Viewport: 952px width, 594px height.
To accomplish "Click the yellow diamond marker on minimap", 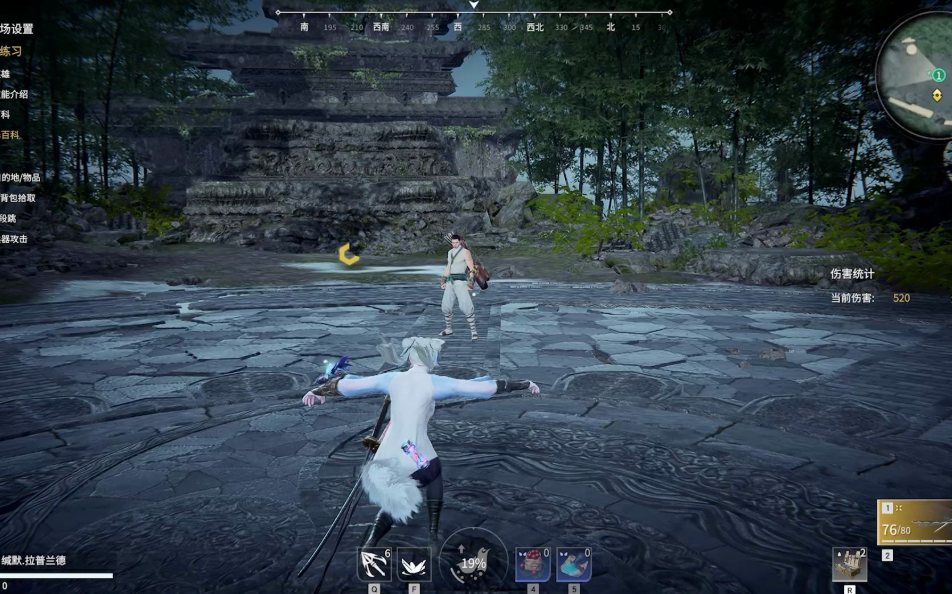I will pos(937,95).
